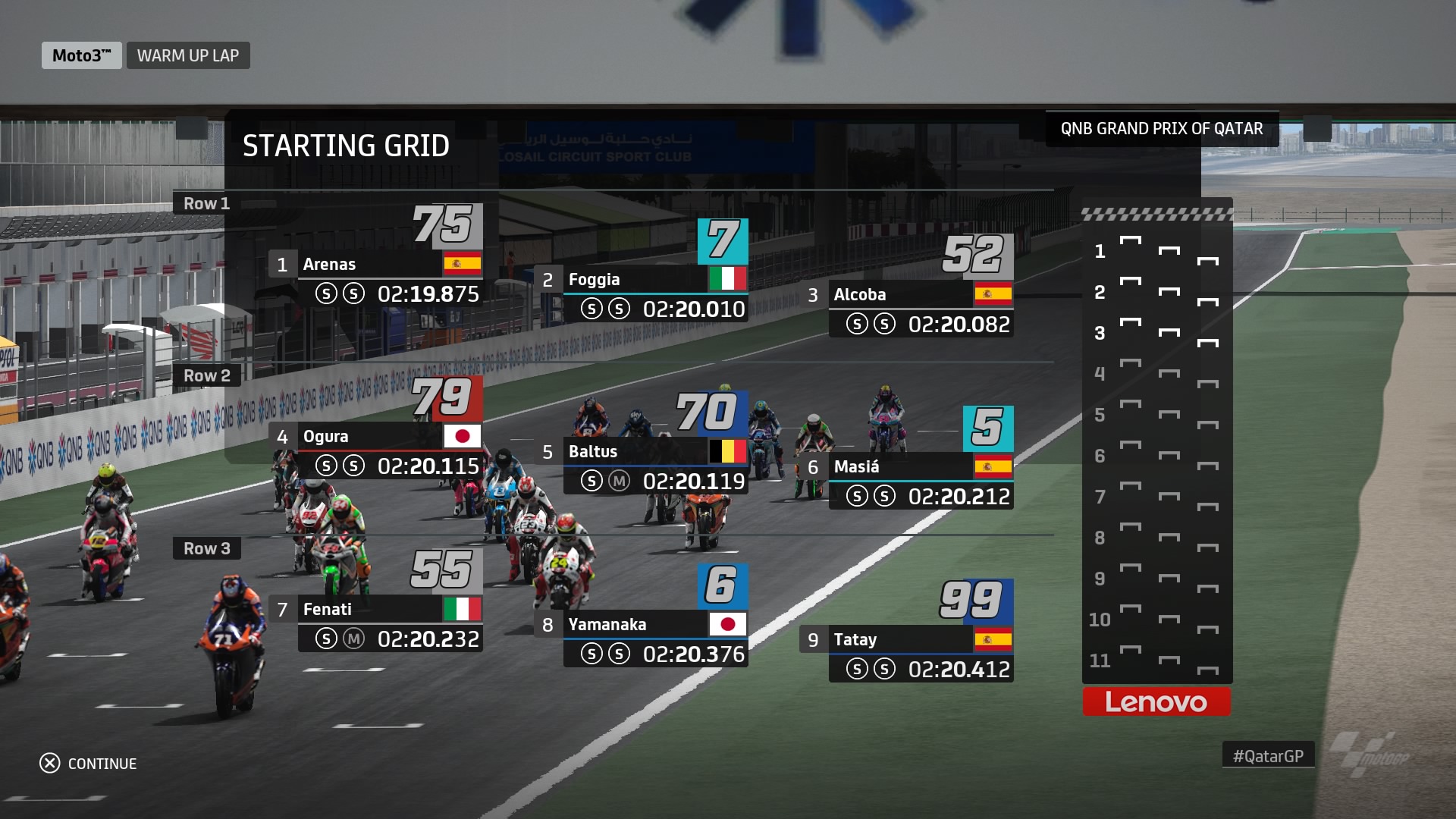Choose Foggia's grid entry
The image size is (1456, 819).
[x=641, y=280]
